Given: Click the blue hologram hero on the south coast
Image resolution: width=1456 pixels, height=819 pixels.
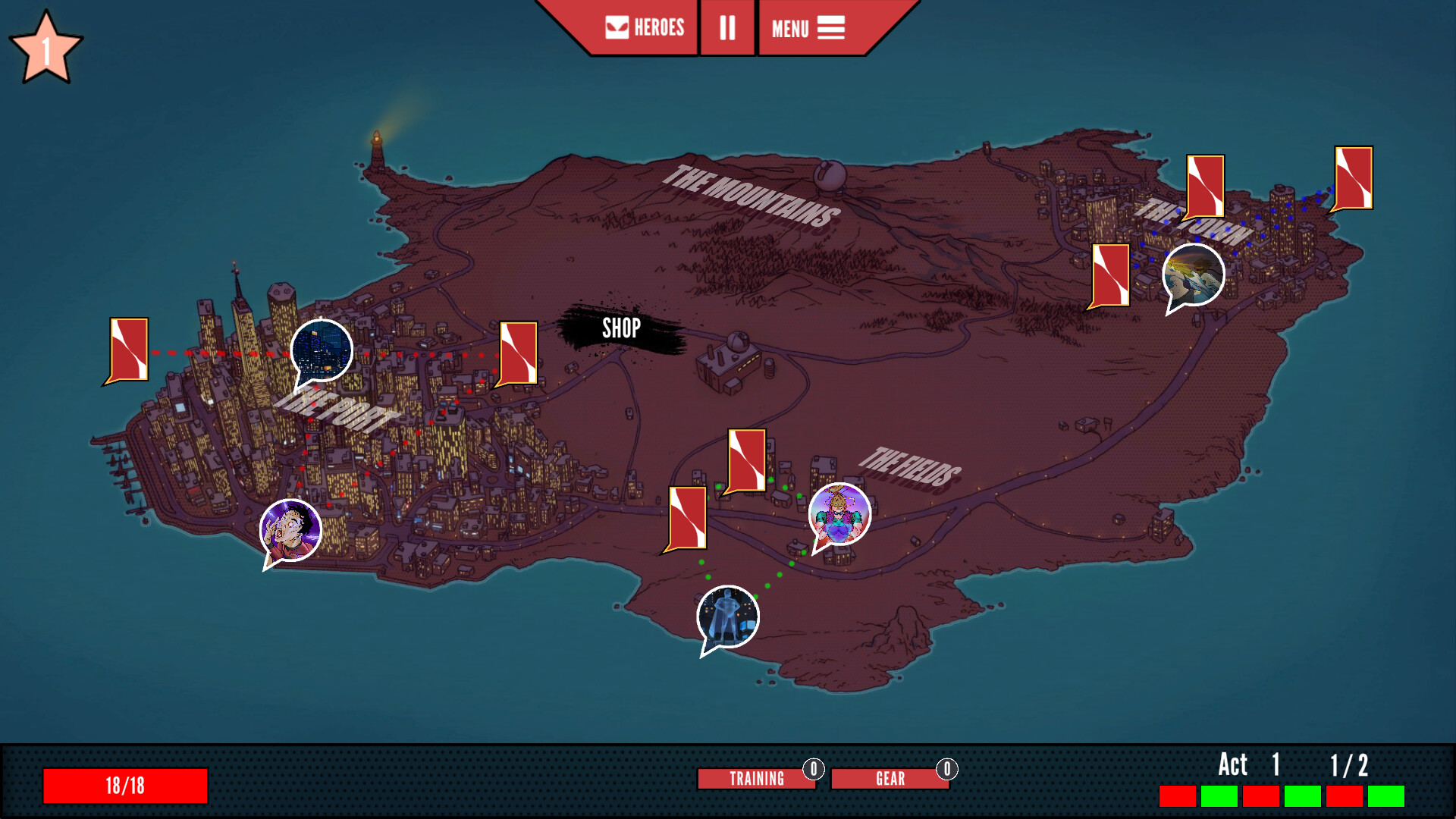Looking at the screenshot, I should tap(726, 618).
